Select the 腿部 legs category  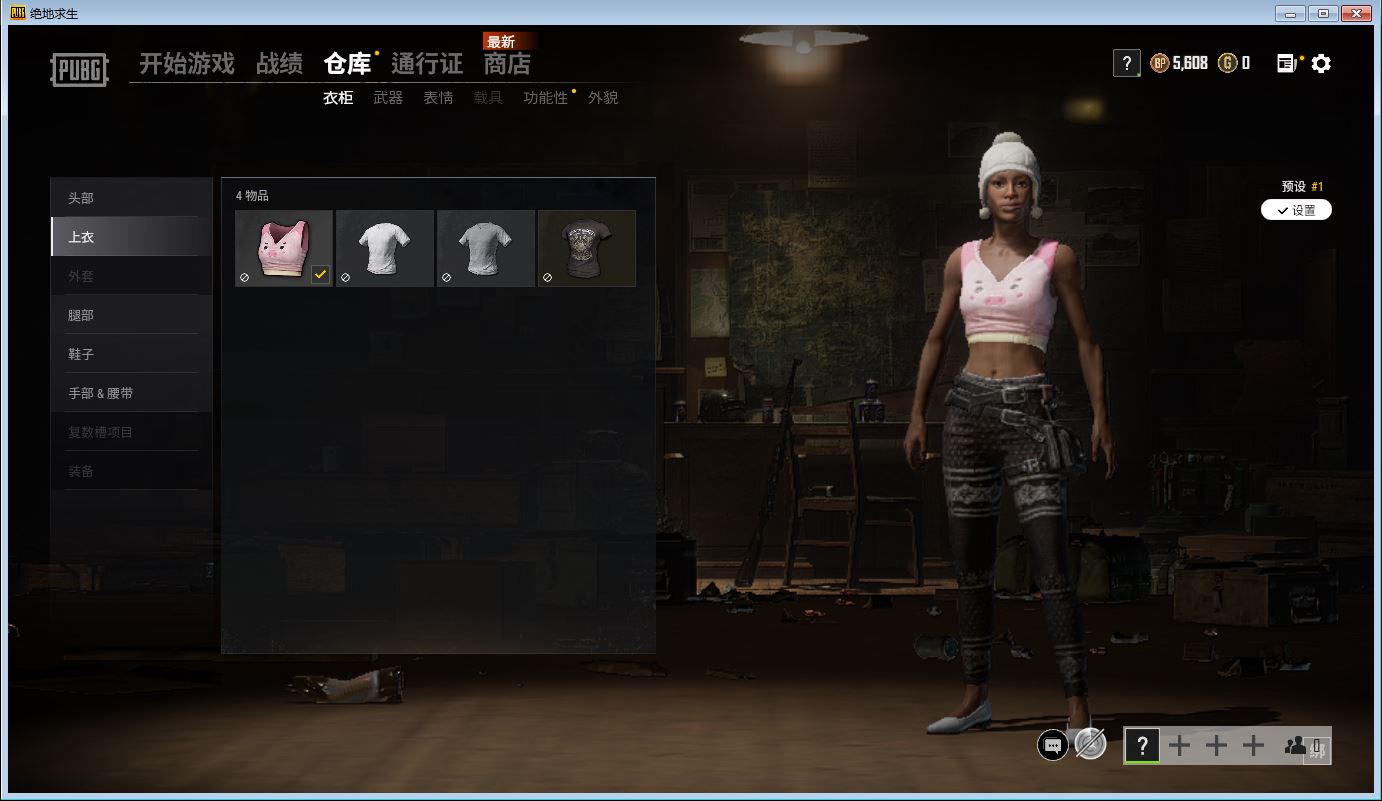(81, 315)
